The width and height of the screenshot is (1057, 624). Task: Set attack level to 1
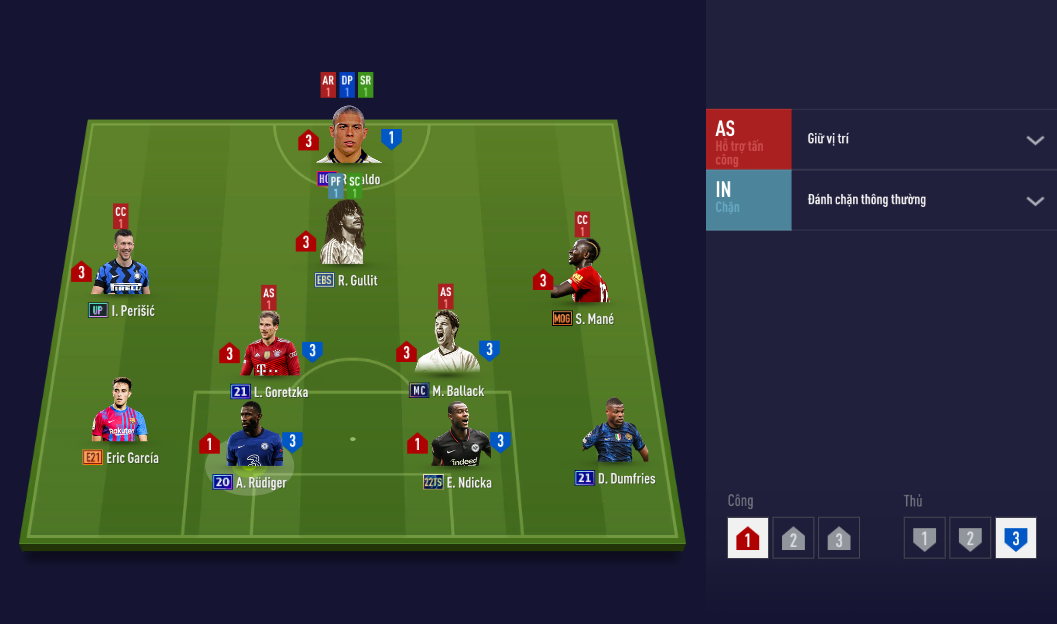tap(748, 538)
